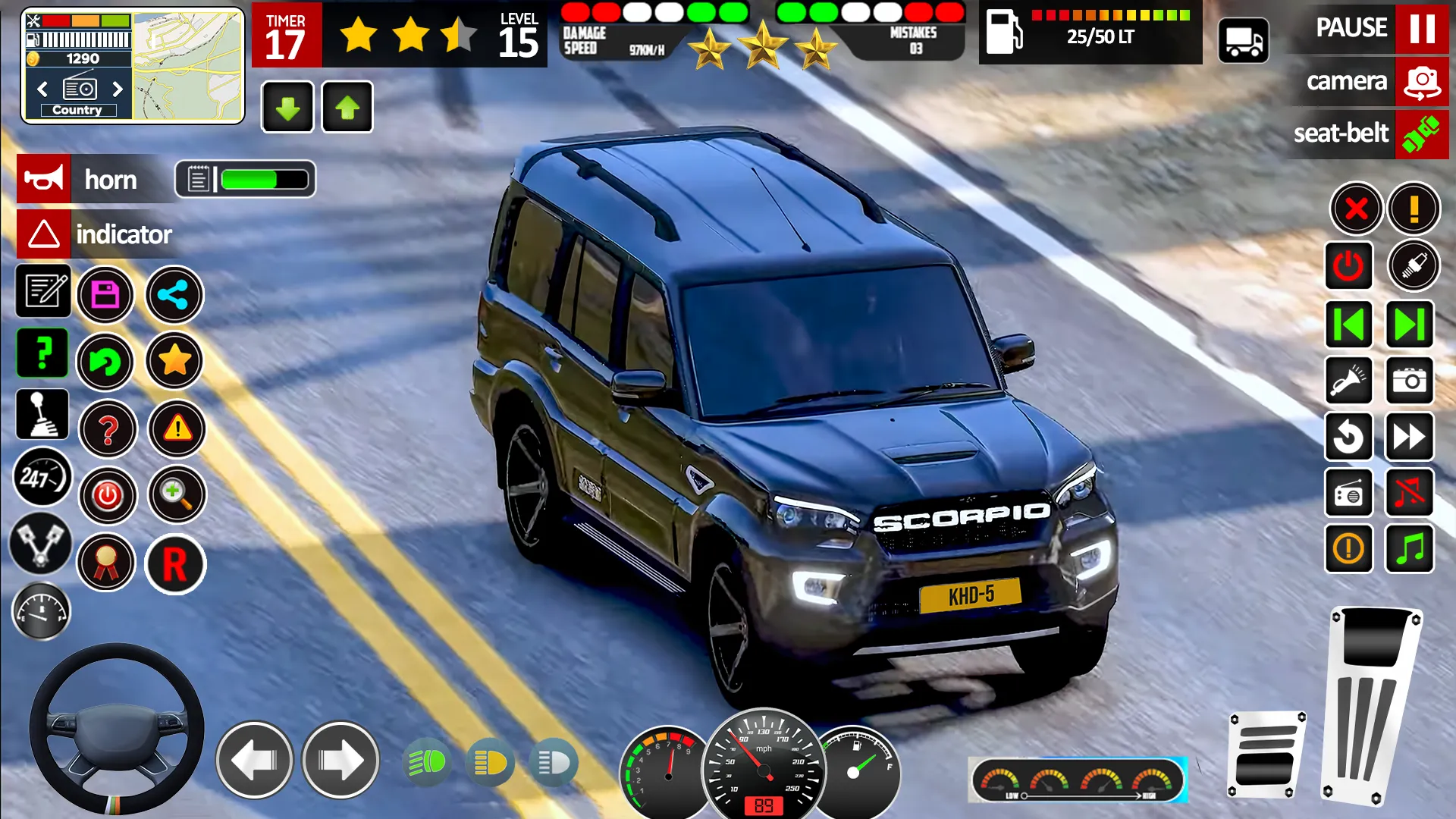Mute the music with crossed note icon

click(x=1409, y=494)
